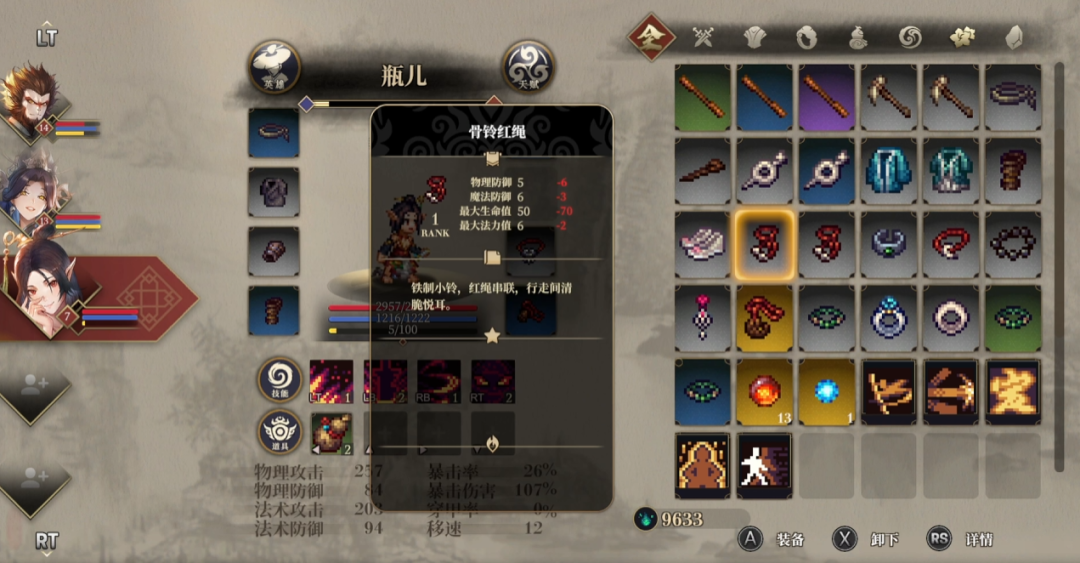Select the glowing blue orb item
Screen dimensions: 1080x563
pyautogui.click(x=827, y=392)
